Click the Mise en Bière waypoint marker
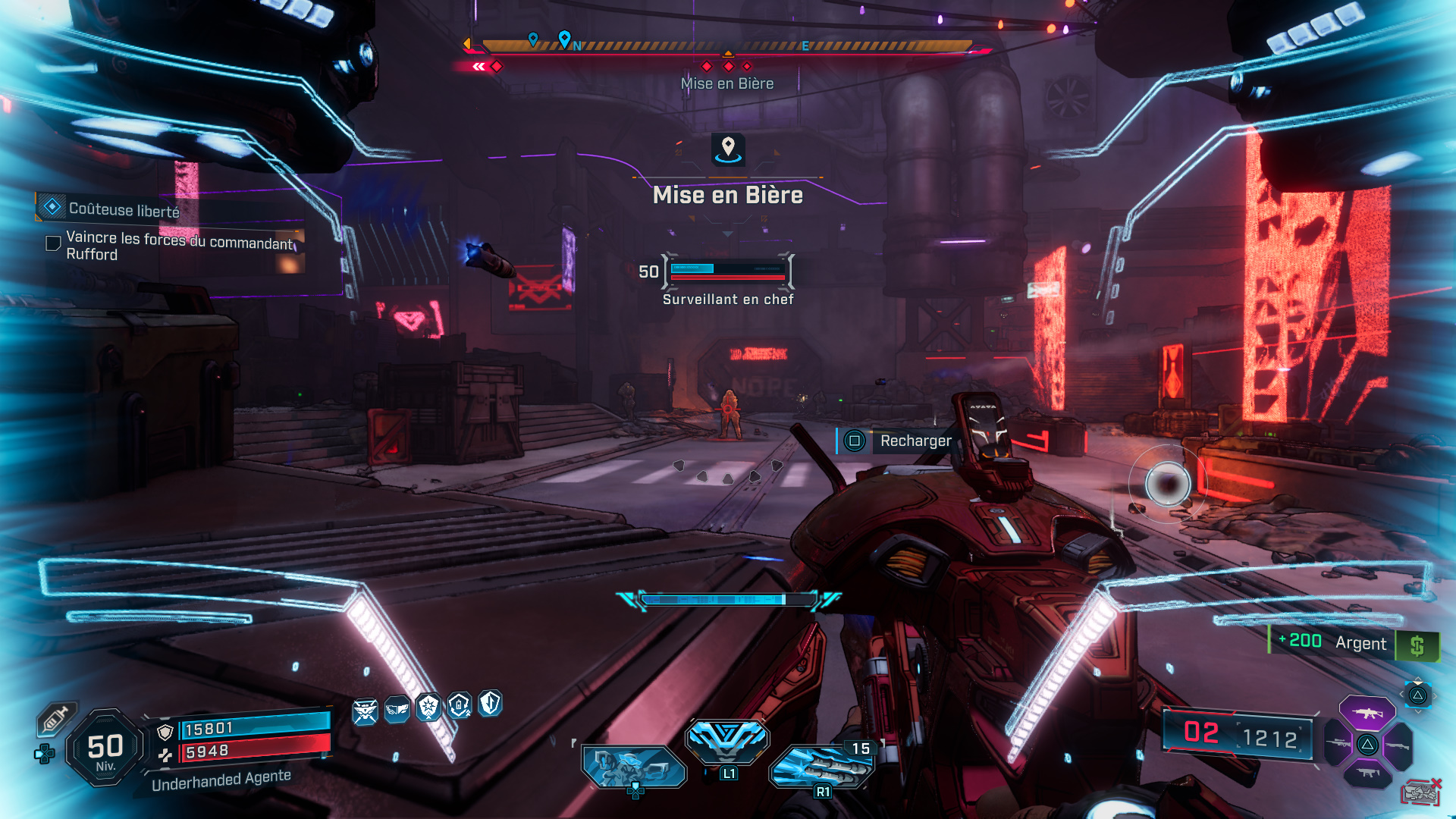This screenshot has height=819, width=1456. point(728,149)
